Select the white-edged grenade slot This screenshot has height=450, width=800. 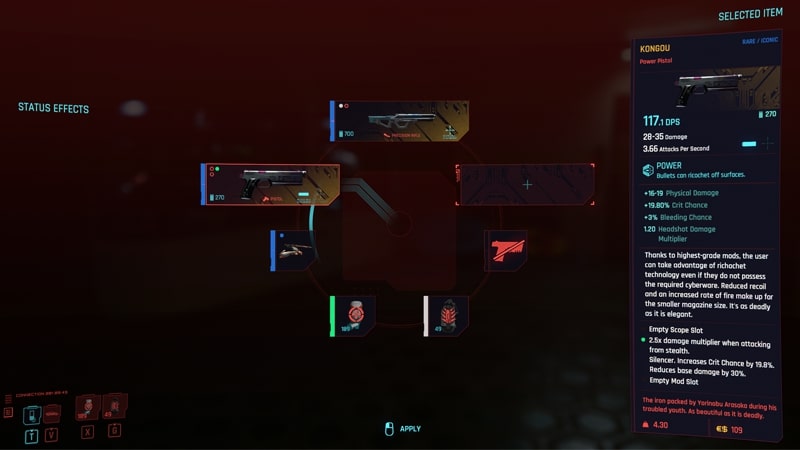pyautogui.click(x=446, y=314)
